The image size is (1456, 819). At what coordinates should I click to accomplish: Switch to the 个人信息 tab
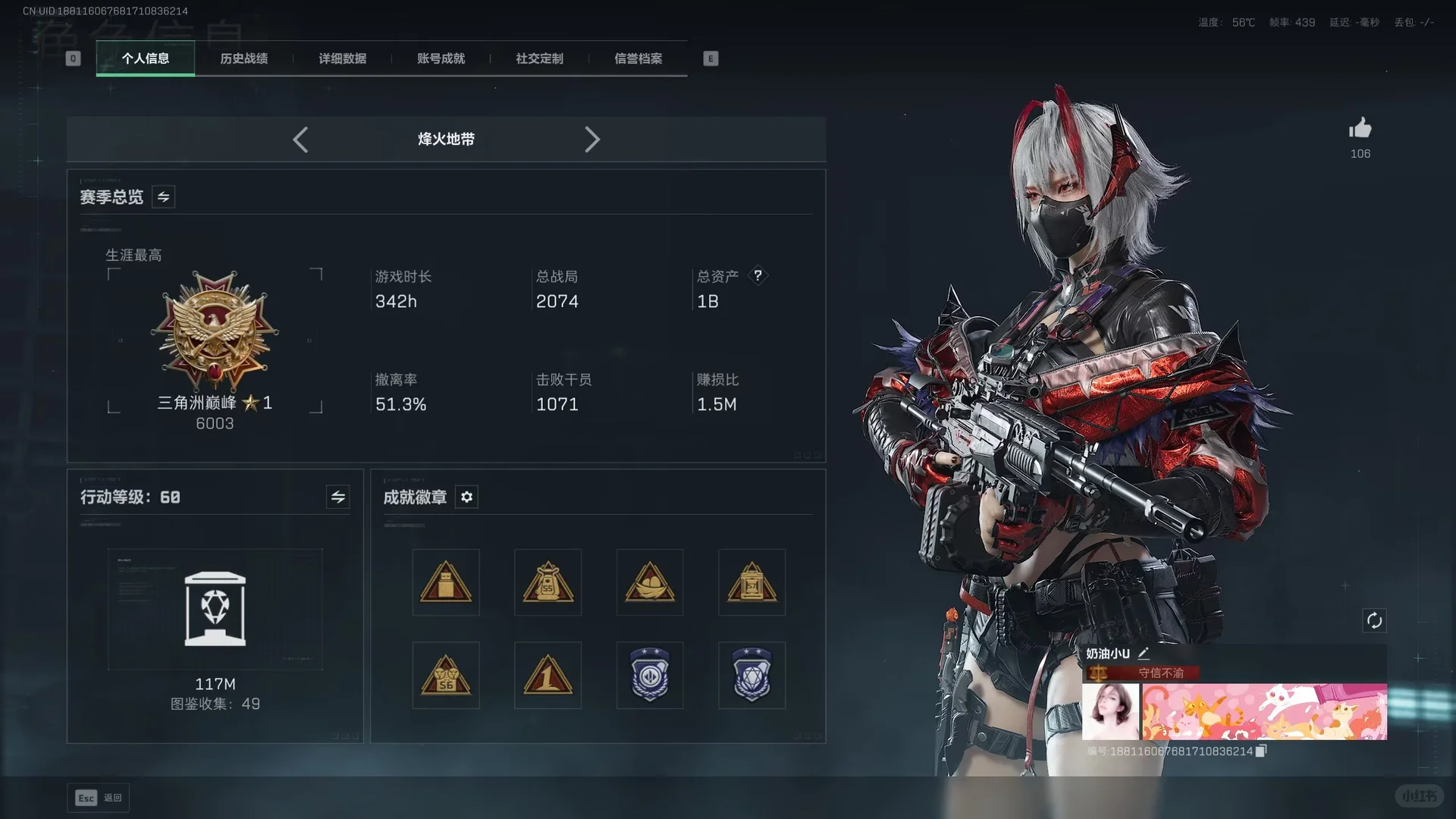pos(145,58)
